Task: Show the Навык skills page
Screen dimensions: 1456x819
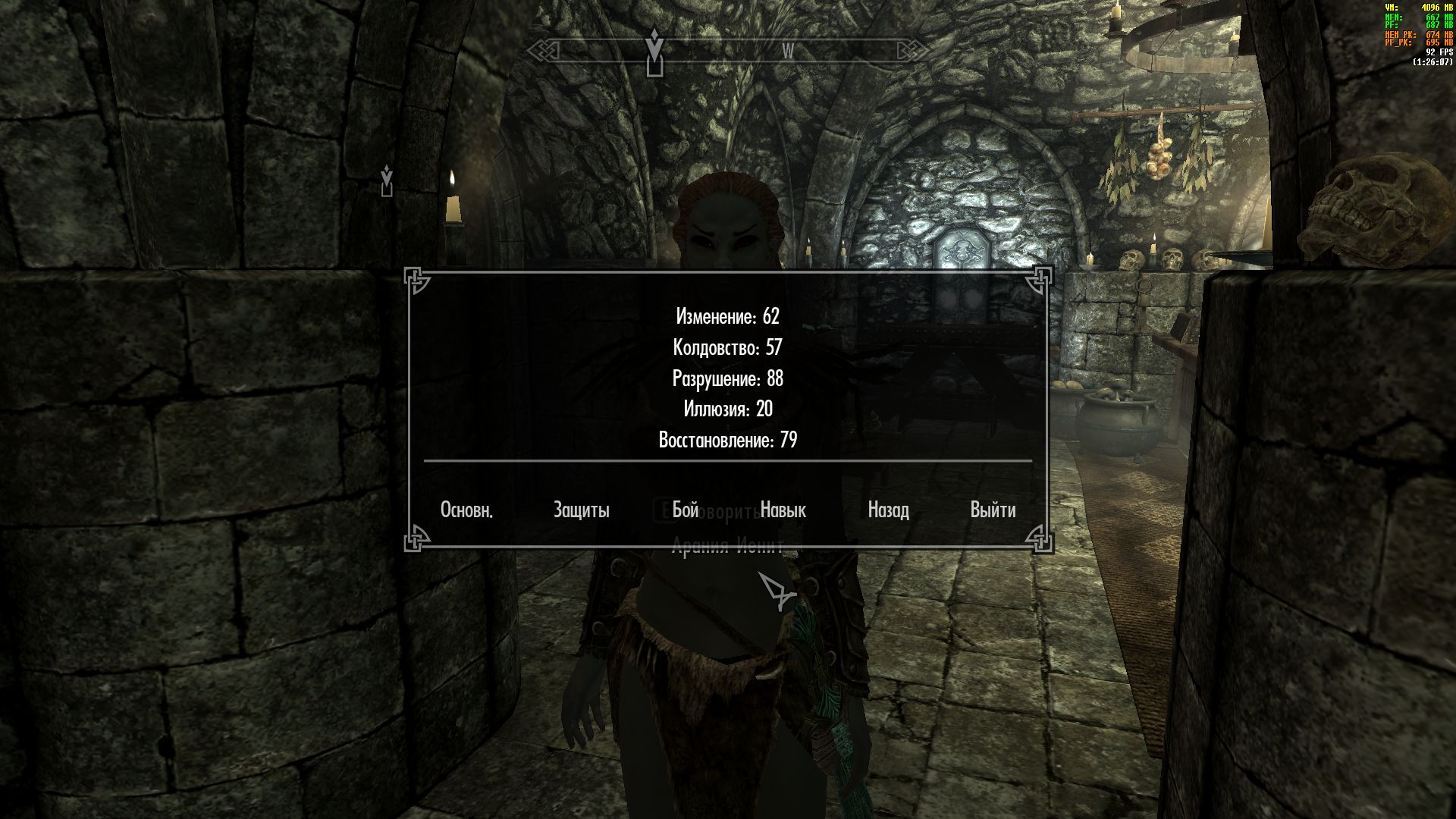Action: (x=783, y=510)
